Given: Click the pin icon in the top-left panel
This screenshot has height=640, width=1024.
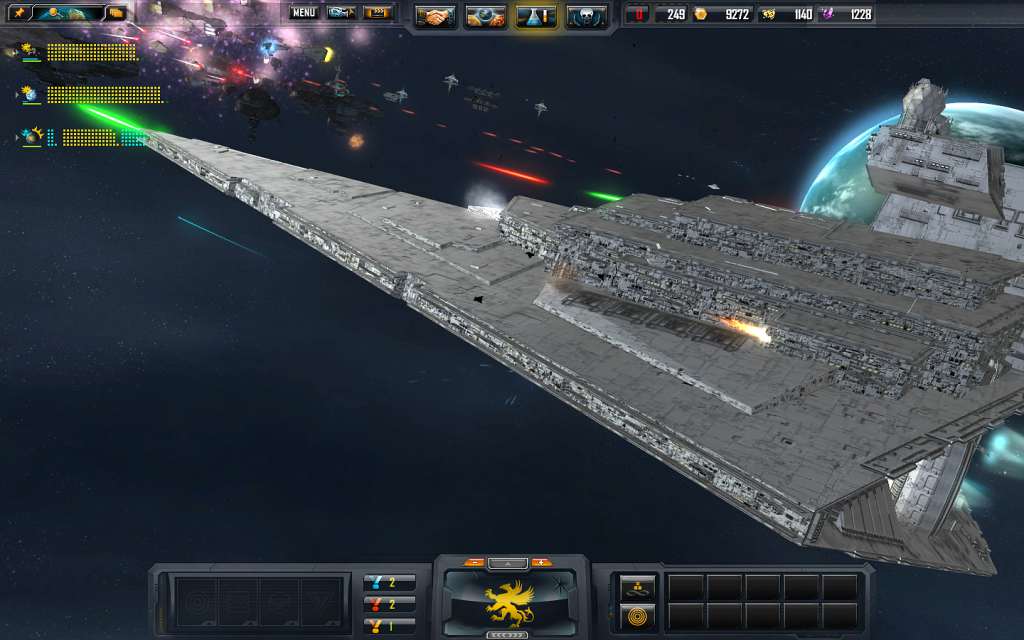Looking at the screenshot, I should click(x=18, y=13).
